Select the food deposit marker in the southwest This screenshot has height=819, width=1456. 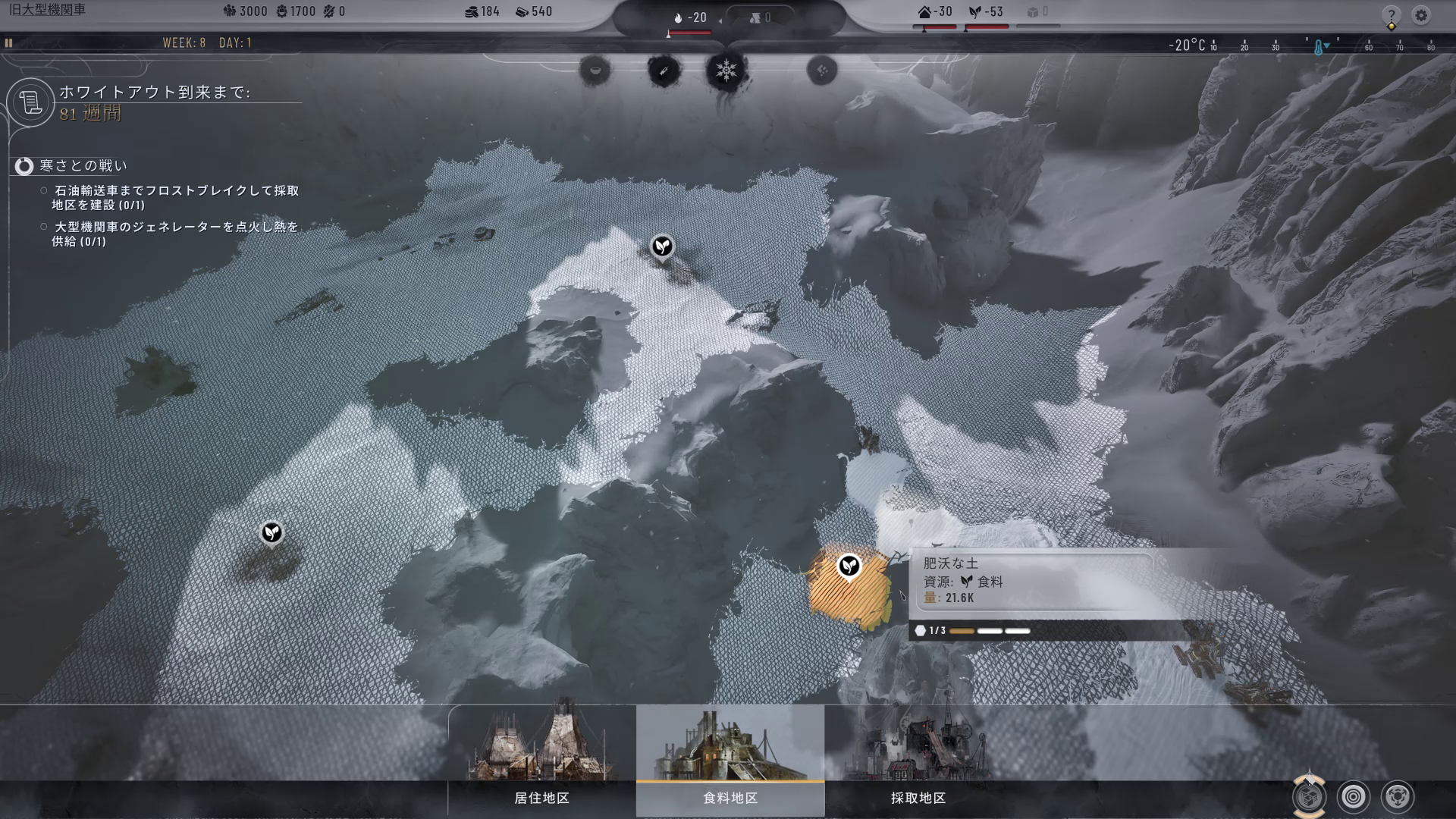click(271, 532)
